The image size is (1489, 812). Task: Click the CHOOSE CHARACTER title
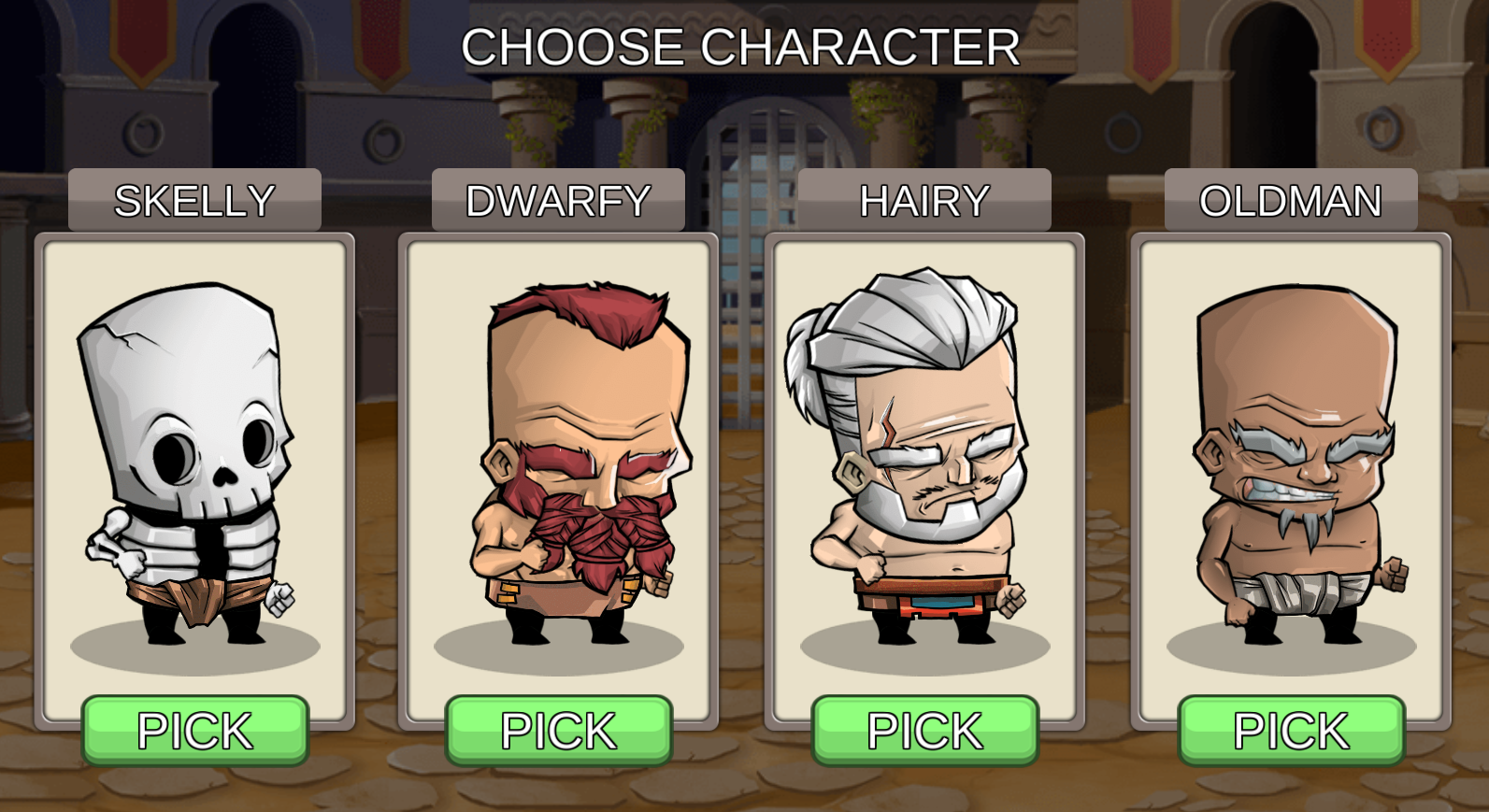[743, 45]
